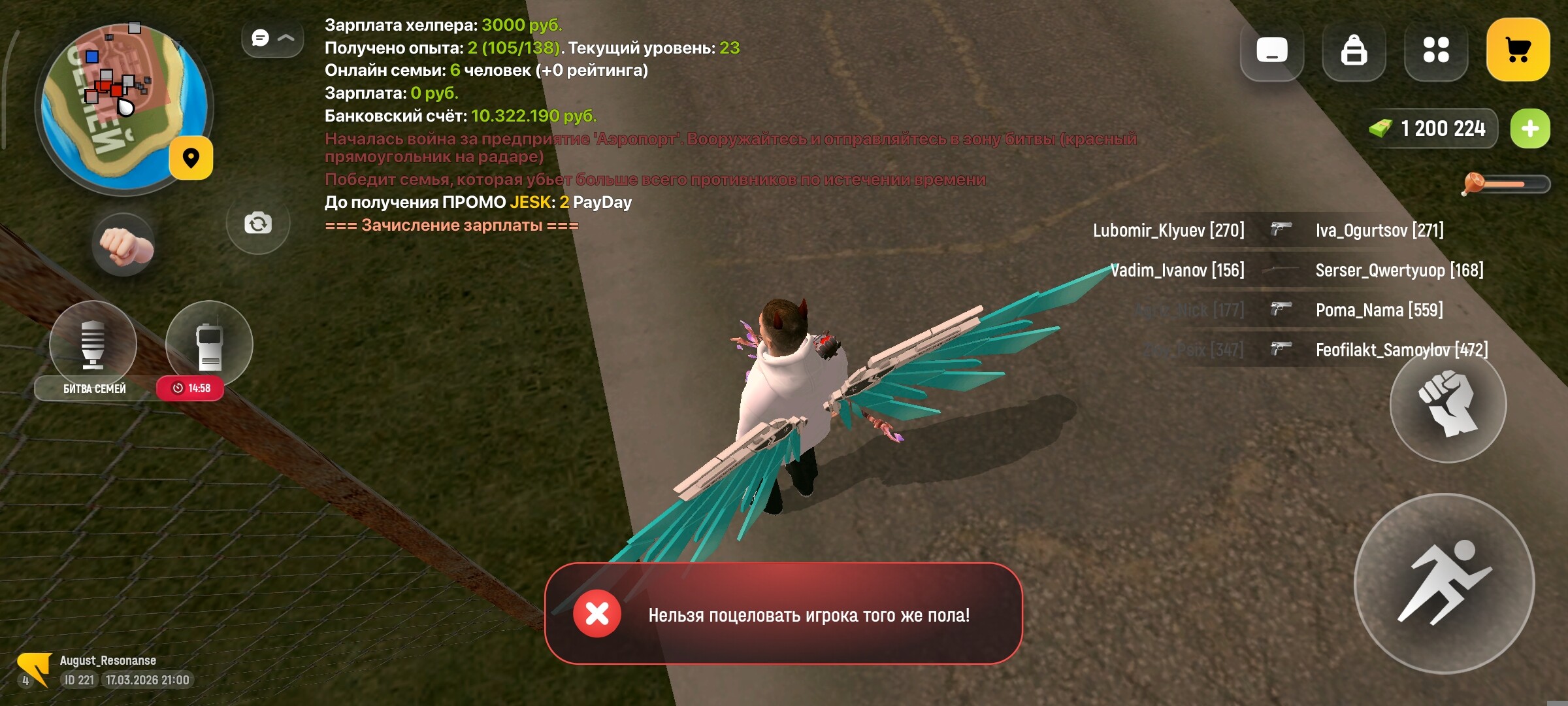This screenshot has width=1568, height=706.
Task: Select the keyboard chat input icon
Action: point(1271,52)
